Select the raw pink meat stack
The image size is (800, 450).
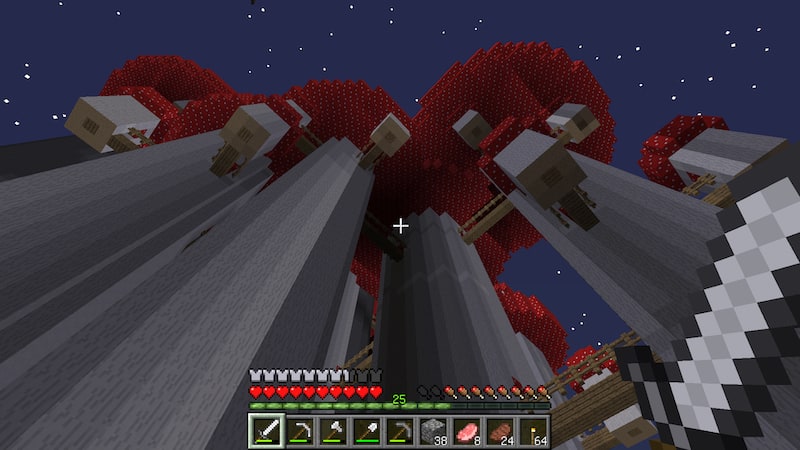(466, 431)
